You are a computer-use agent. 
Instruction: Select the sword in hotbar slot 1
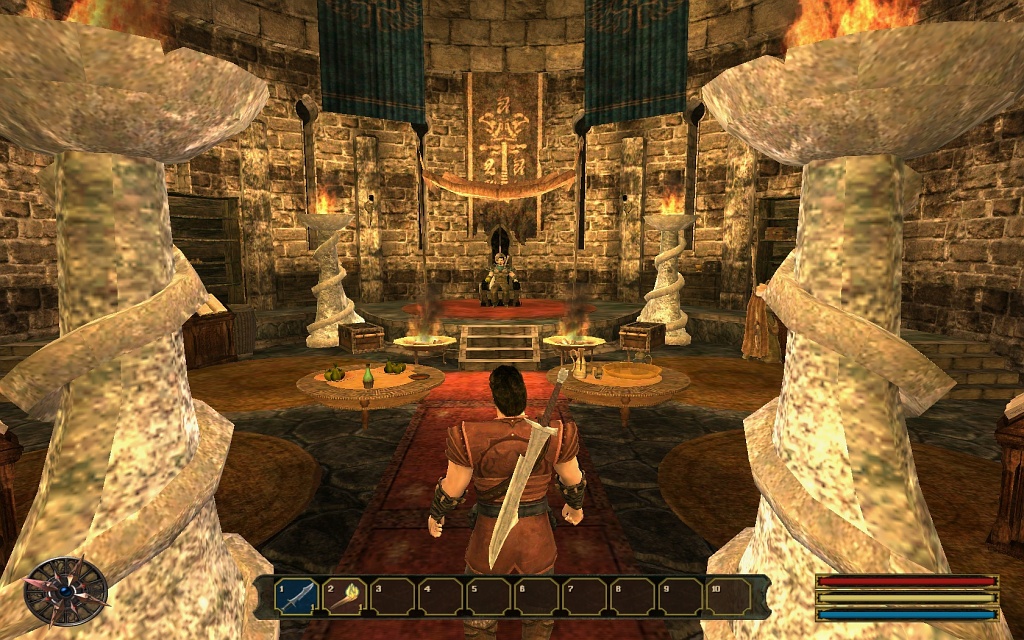coord(297,597)
